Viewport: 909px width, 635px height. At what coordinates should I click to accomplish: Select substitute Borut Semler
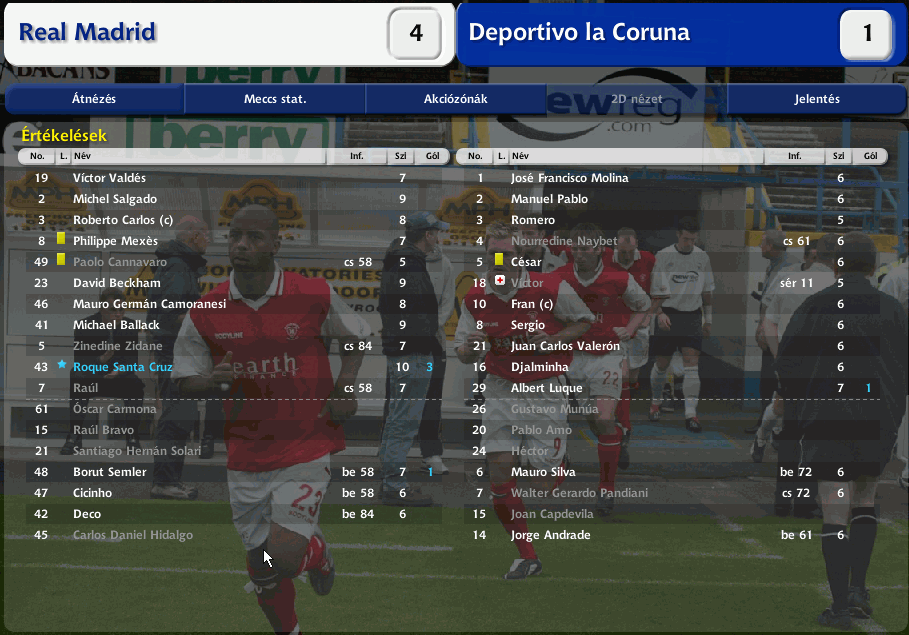(110, 472)
